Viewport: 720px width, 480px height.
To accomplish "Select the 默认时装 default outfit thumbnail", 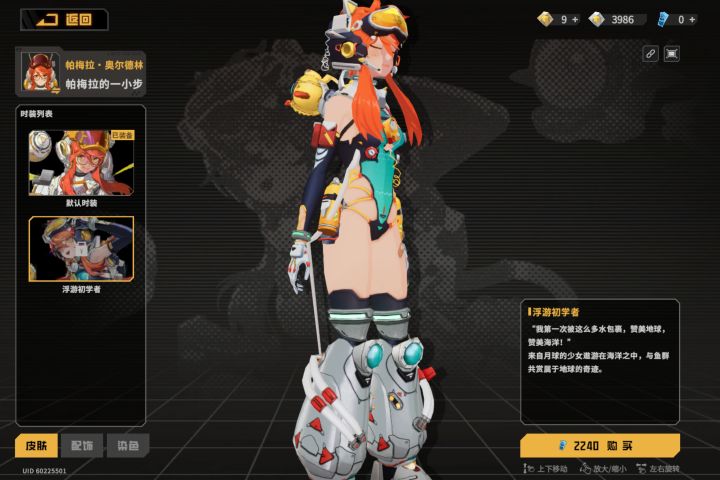I will coord(81,162).
